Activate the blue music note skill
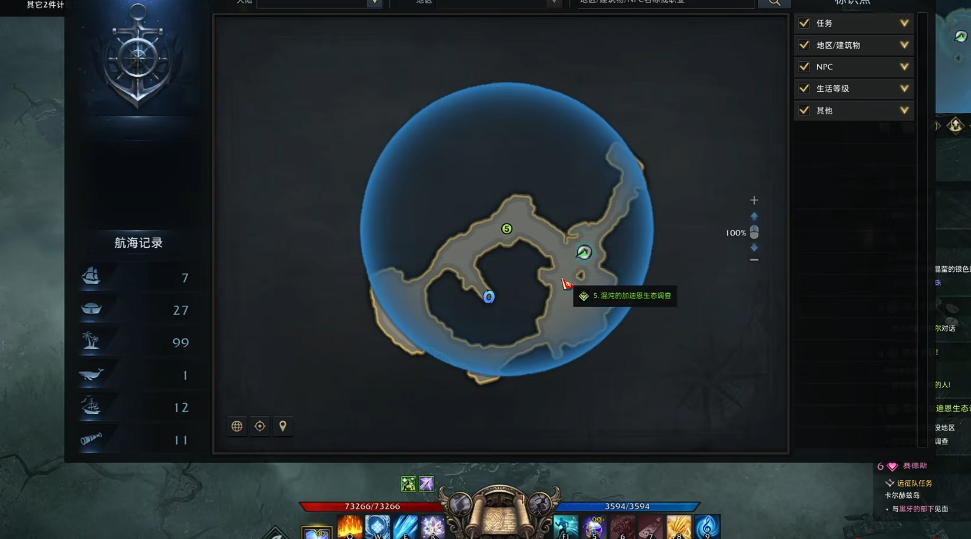The height and width of the screenshot is (539, 971). [706, 526]
